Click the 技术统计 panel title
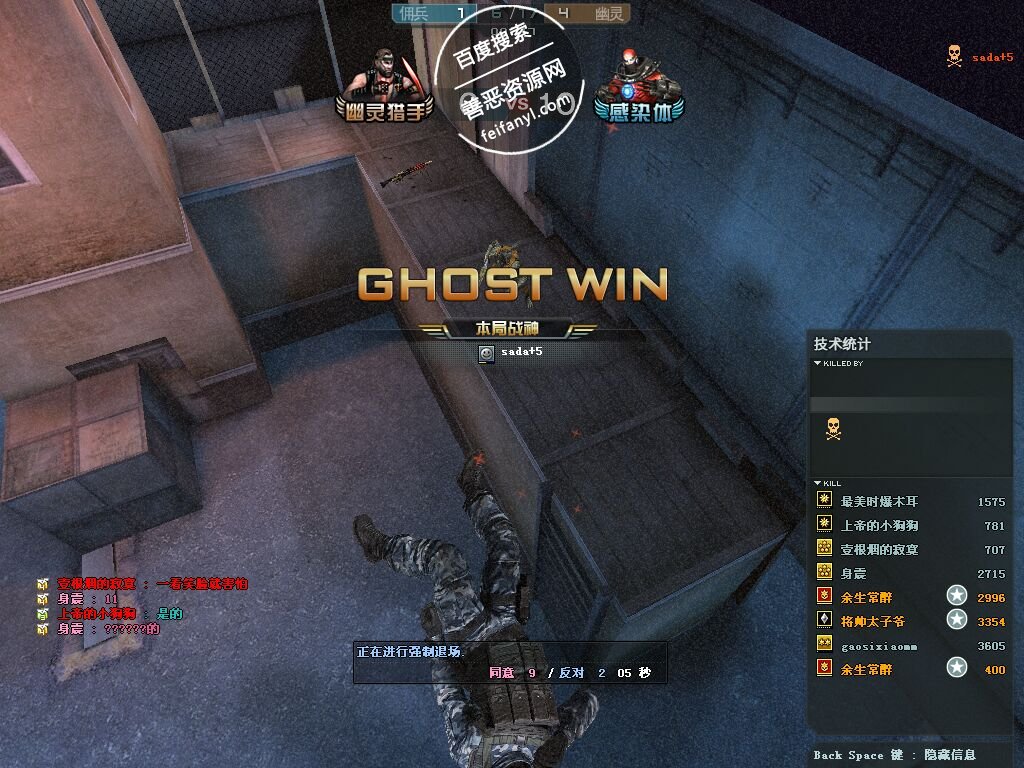This screenshot has width=1024, height=768. [842, 343]
